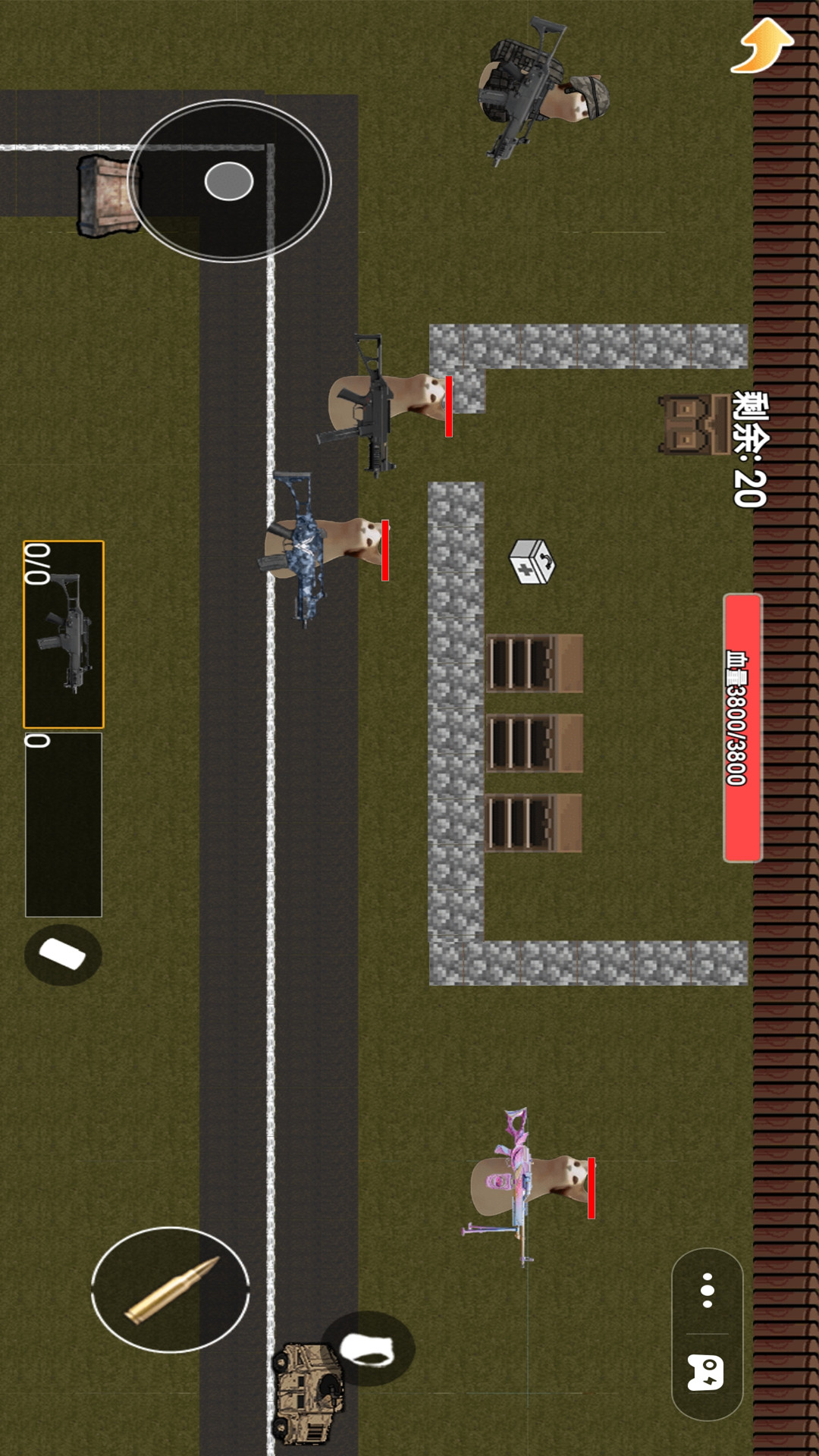The image size is (819, 1456).
Task: Tap the virtual joystick knob
Action: click(x=229, y=181)
